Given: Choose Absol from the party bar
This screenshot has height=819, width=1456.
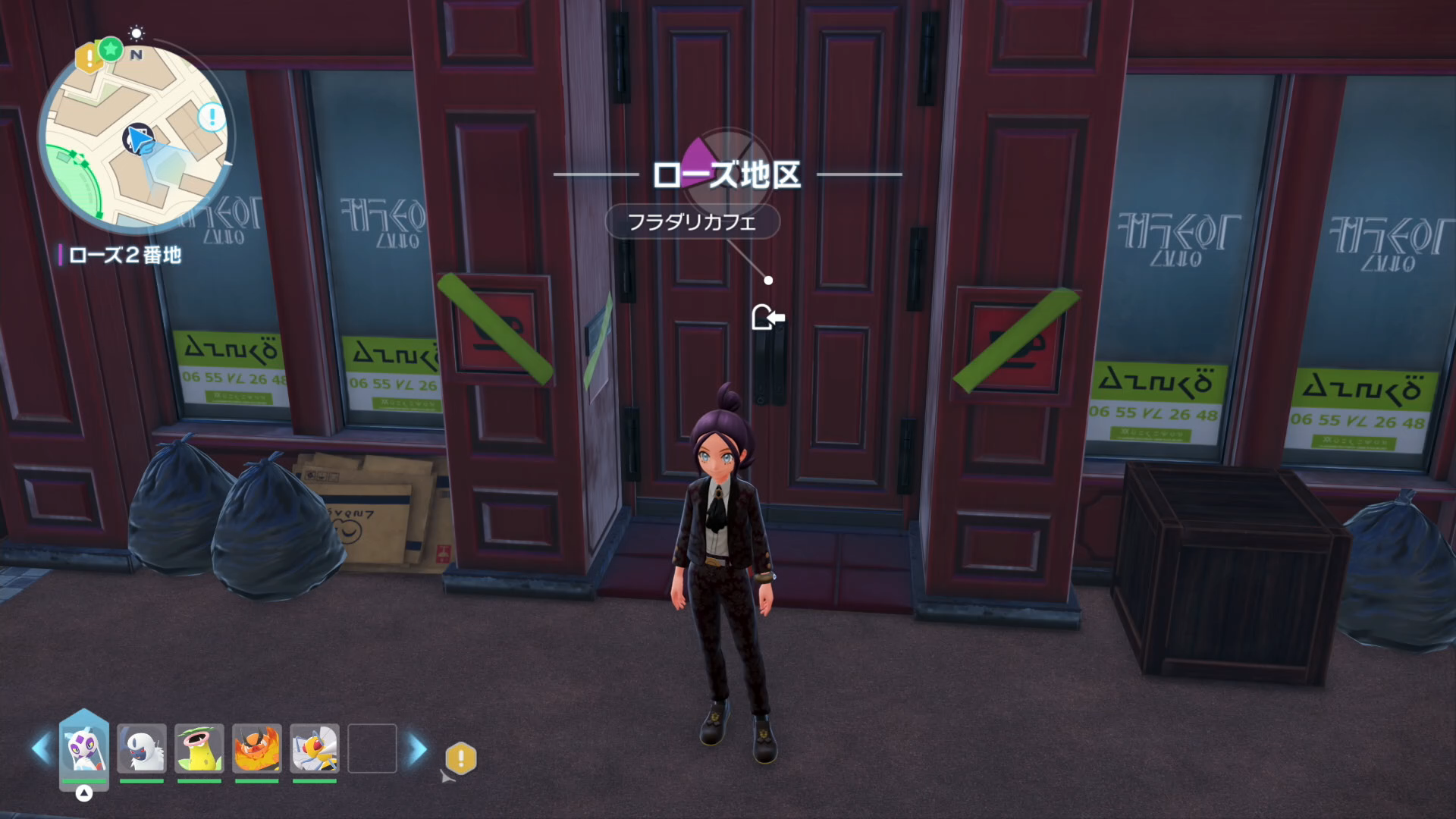Looking at the screenshot, I should [x=142, y=748].
